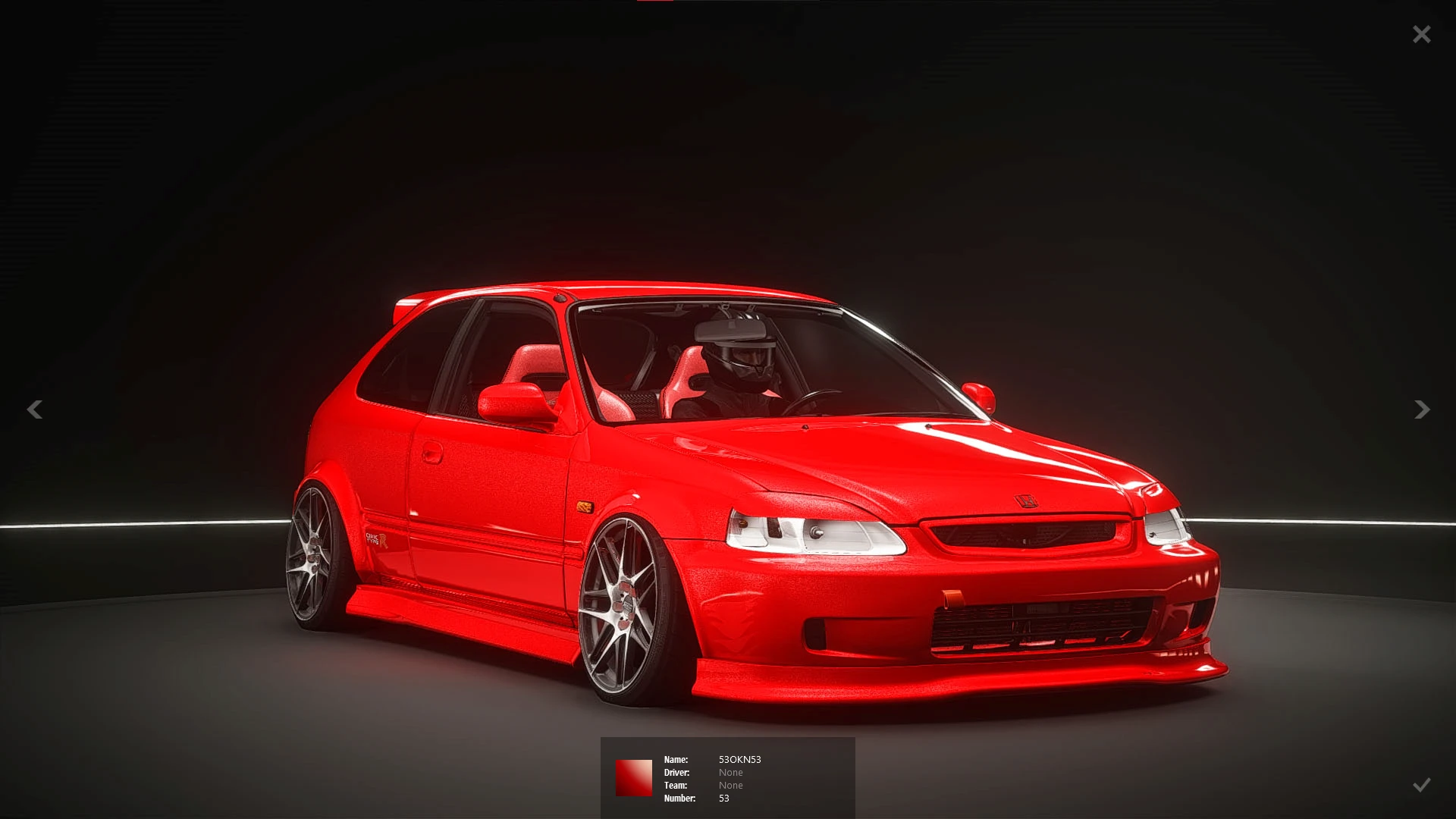Click the left navigation chevron

pos(35,409)
